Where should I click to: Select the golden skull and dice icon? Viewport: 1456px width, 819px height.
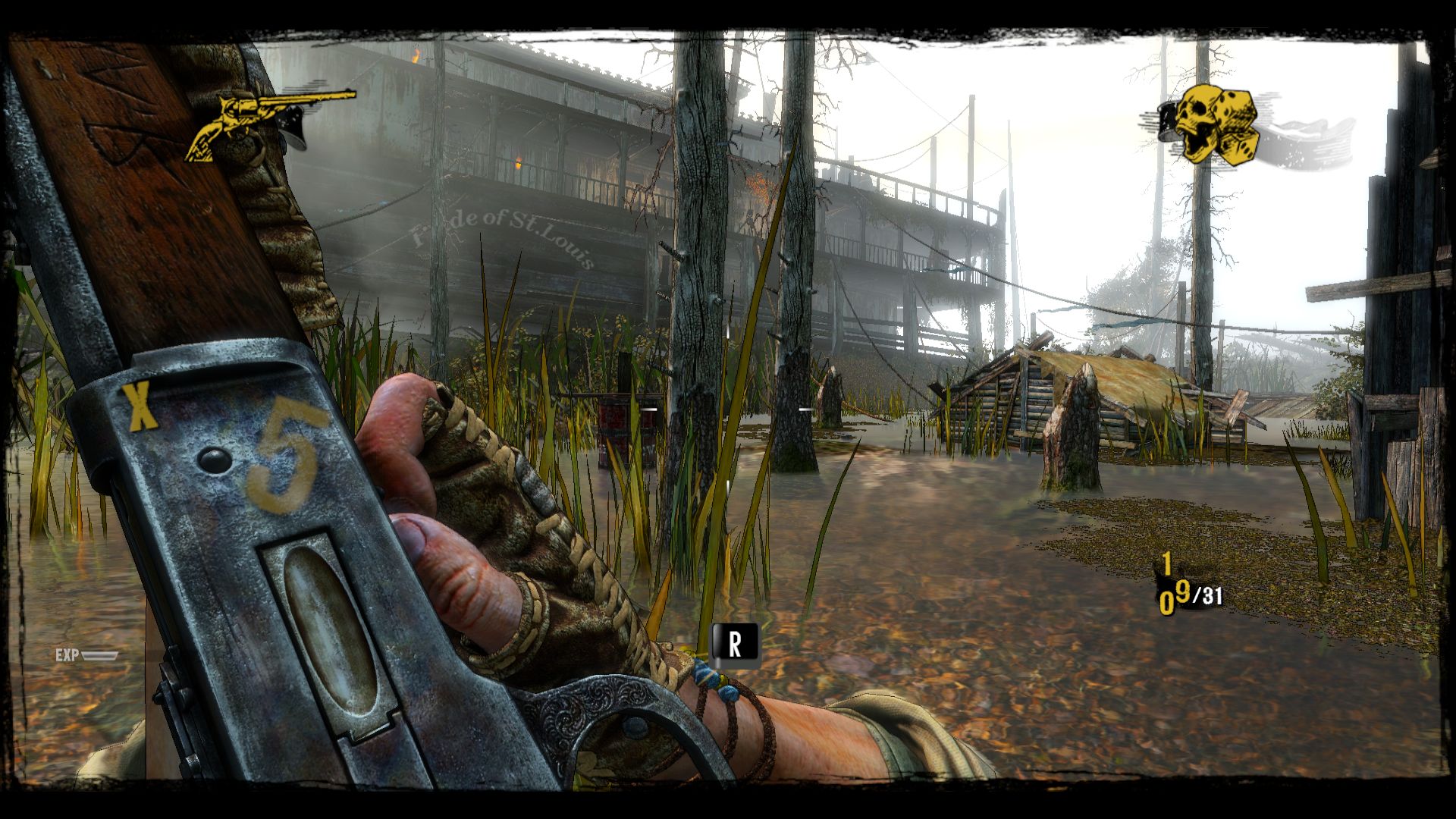1210,124
